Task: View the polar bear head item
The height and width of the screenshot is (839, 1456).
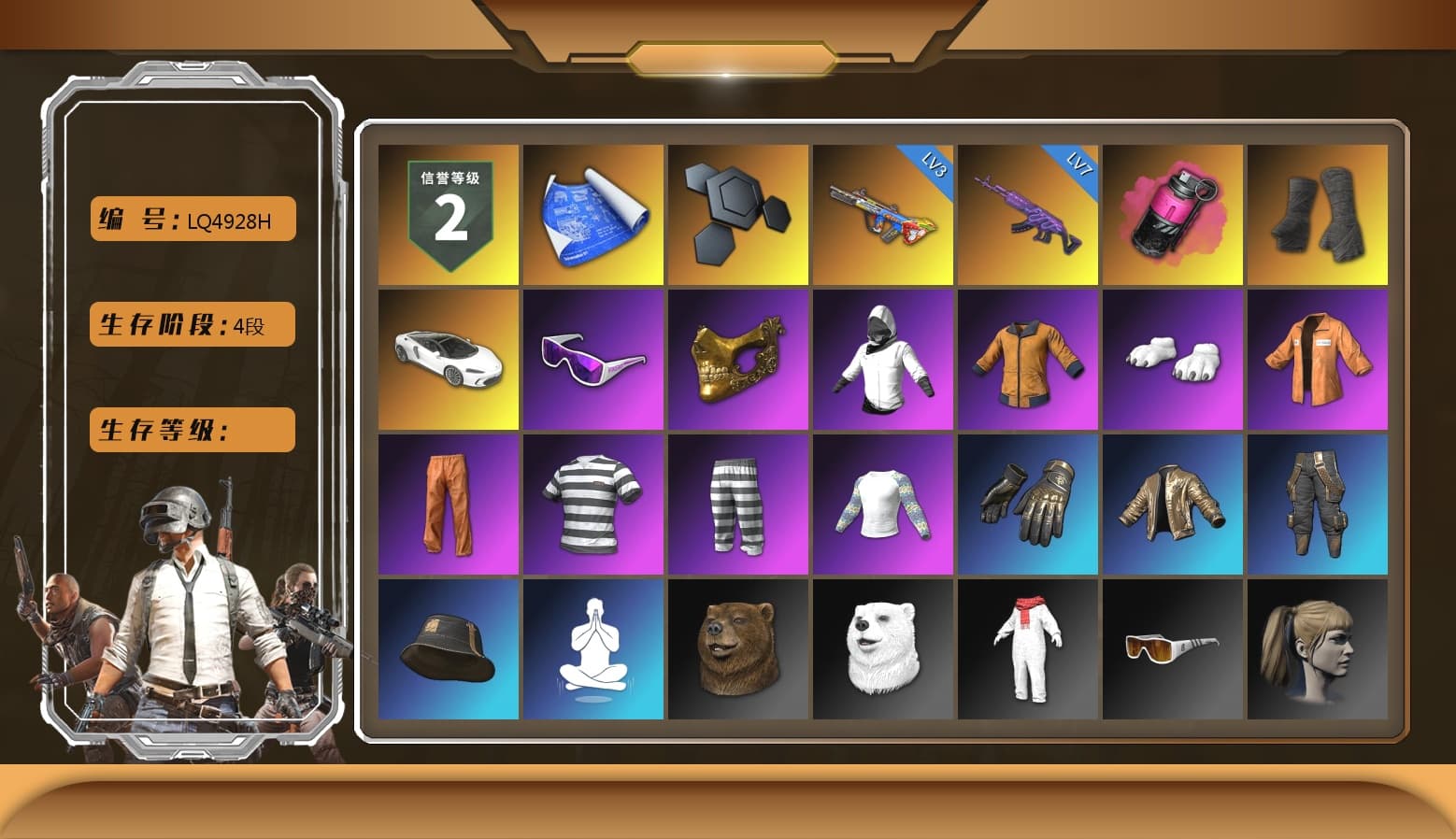Action: coord(883,647)
